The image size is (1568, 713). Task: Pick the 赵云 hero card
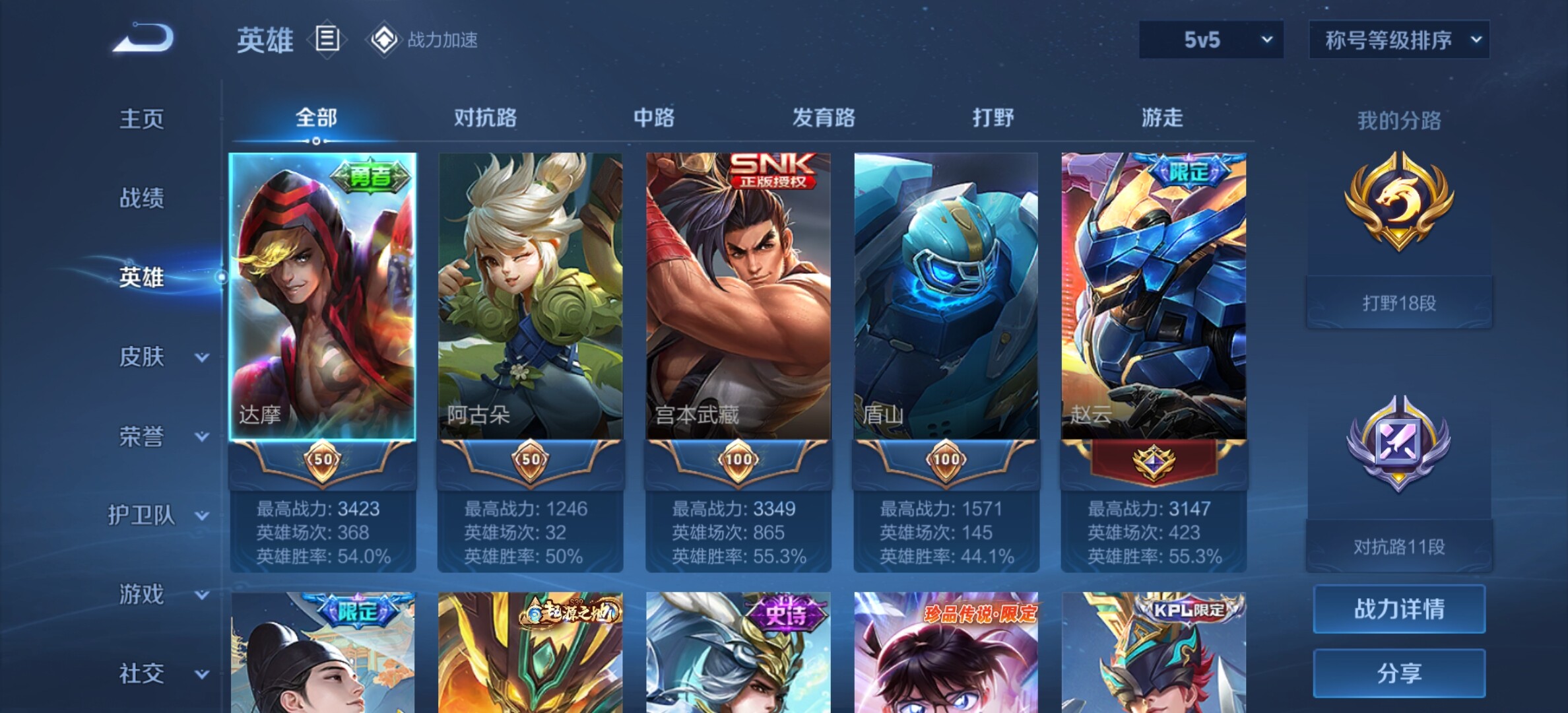[x=1154, y=297]
